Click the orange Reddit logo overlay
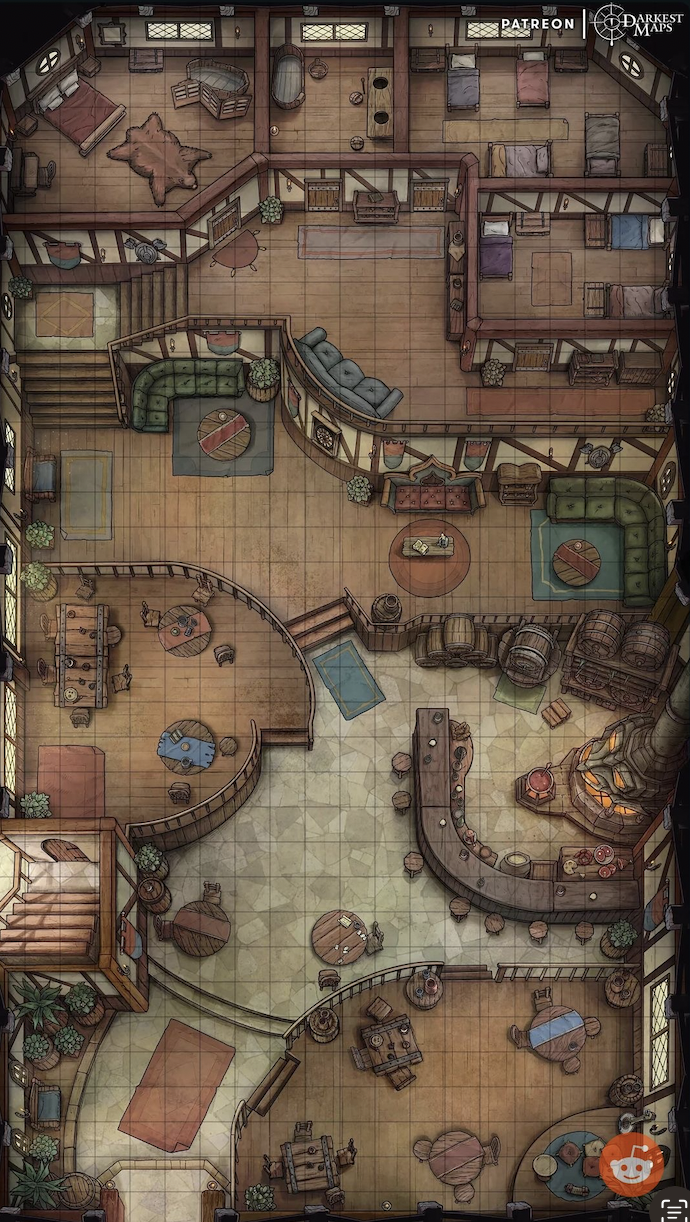 pos(632,1163)
